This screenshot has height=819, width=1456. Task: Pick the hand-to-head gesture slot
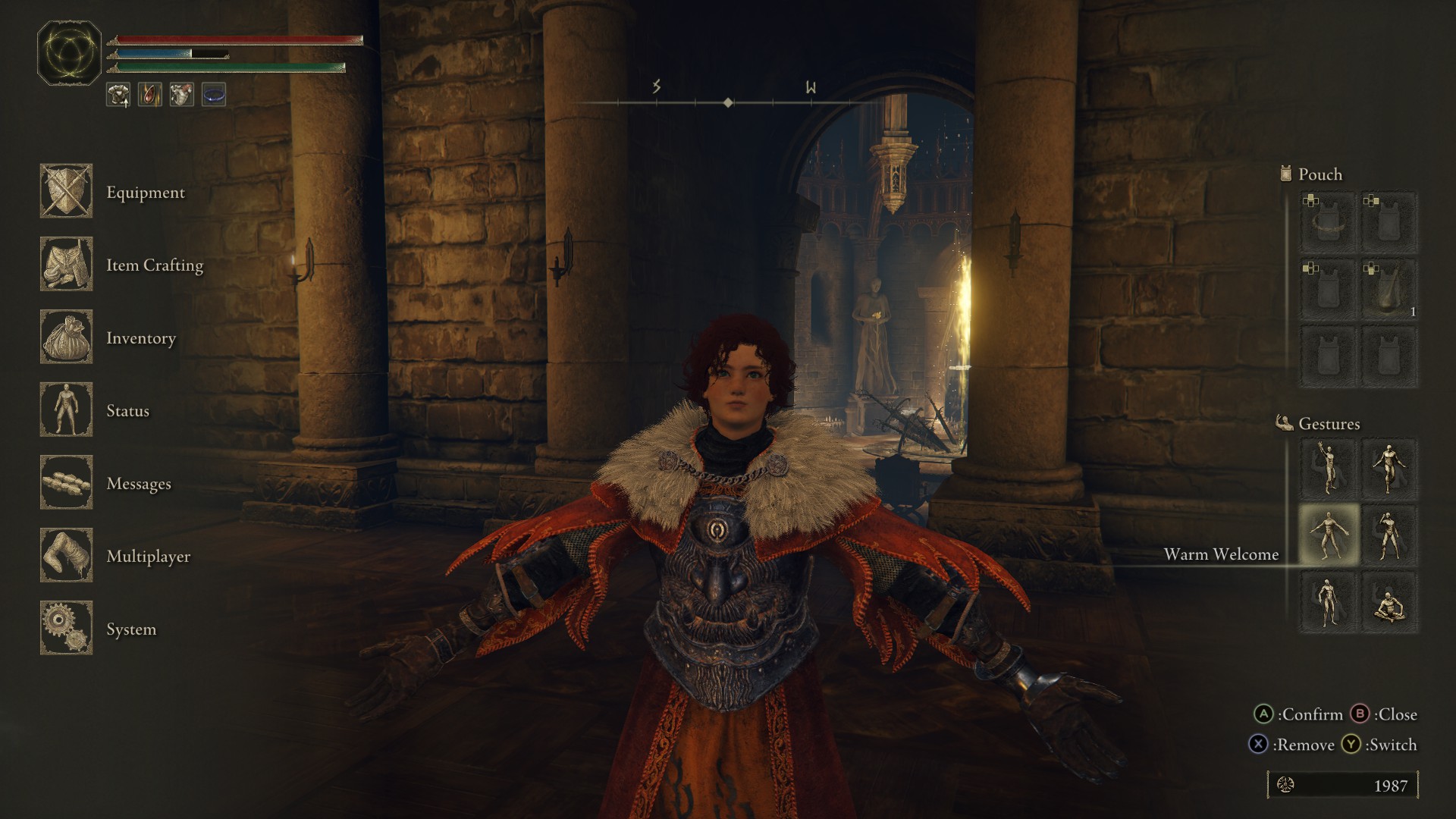tap(1389, 535)
